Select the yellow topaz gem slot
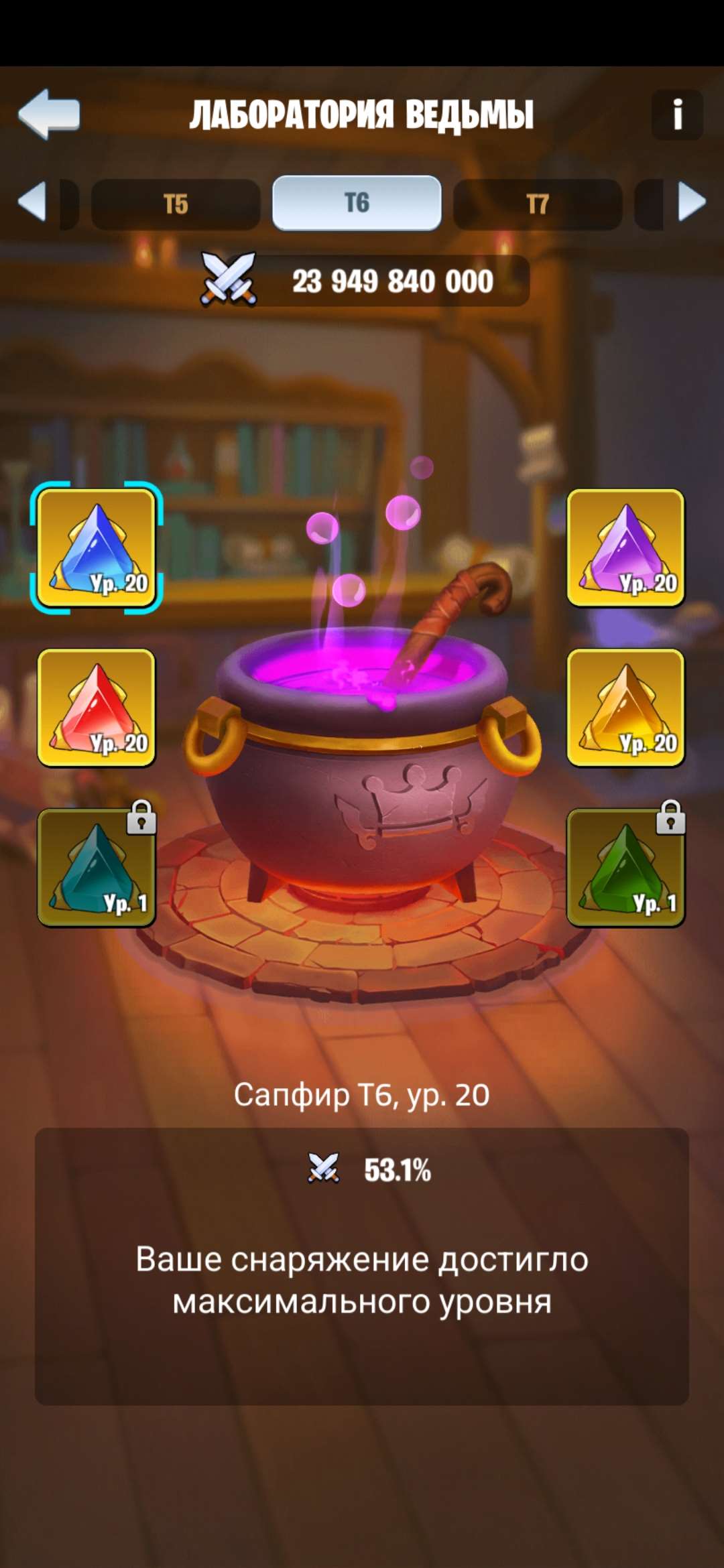The width and height of the screenshot is (724, 1568). [625, 708]
